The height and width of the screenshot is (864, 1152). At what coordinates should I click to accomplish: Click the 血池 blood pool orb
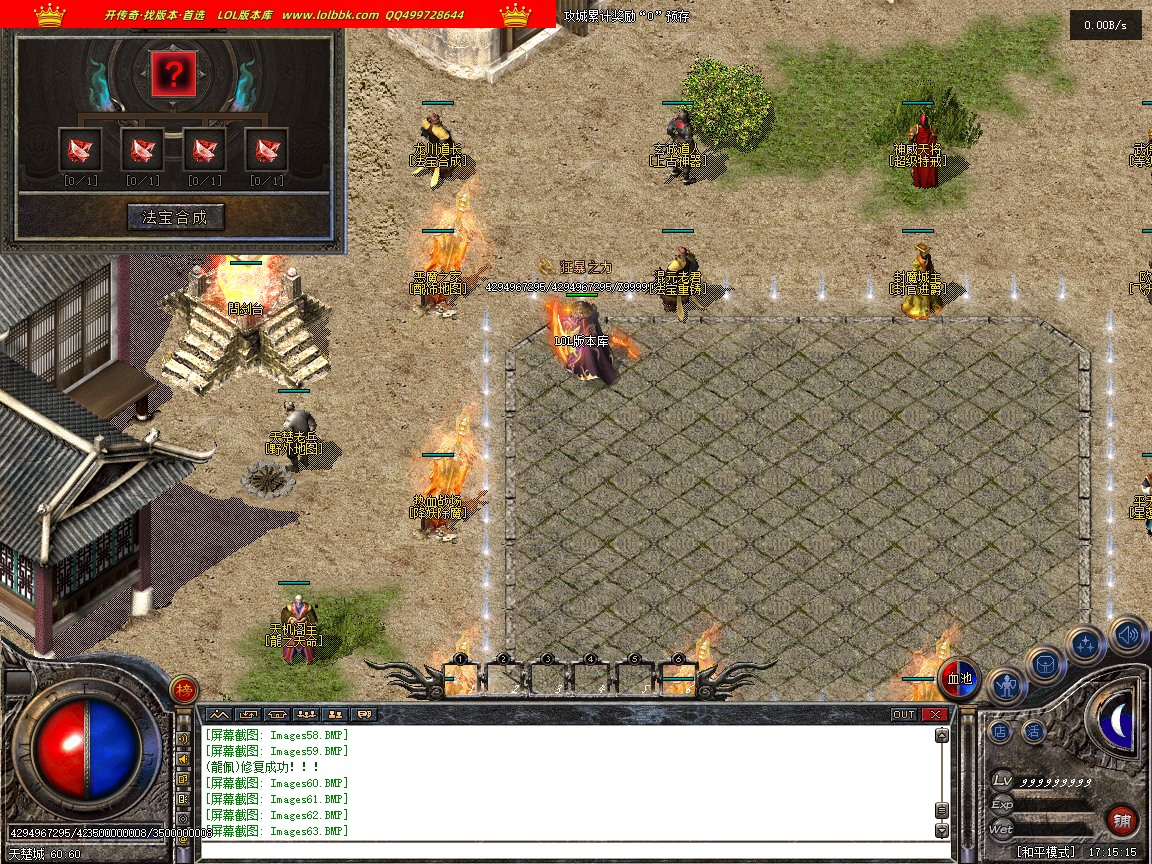[958, 679]
